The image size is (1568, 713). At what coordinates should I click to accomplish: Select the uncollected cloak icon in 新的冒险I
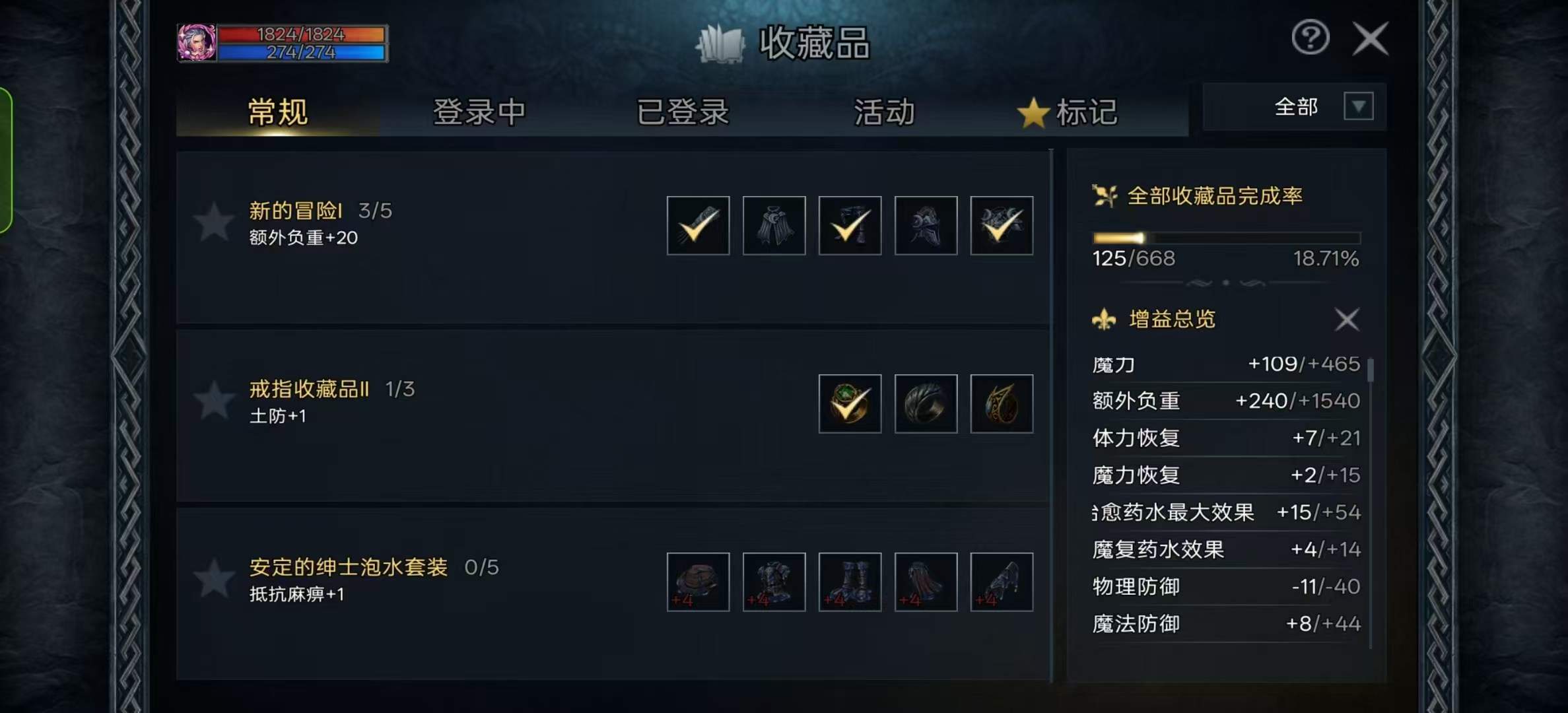point(773,226)
